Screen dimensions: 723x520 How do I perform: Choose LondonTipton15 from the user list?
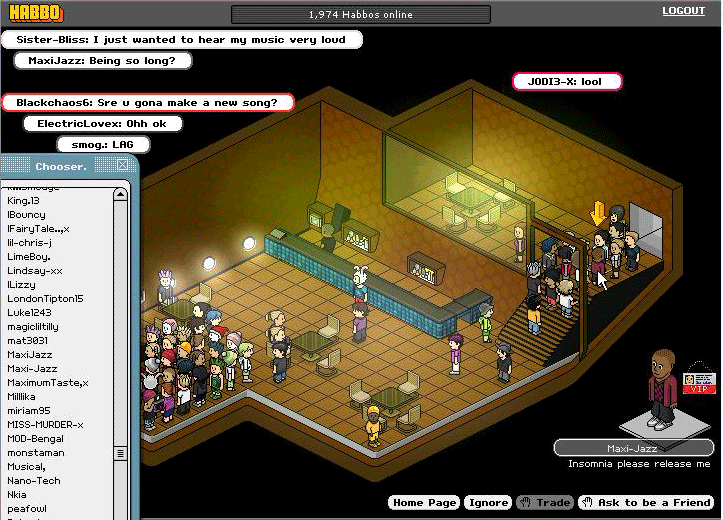[x=45, y=299]
